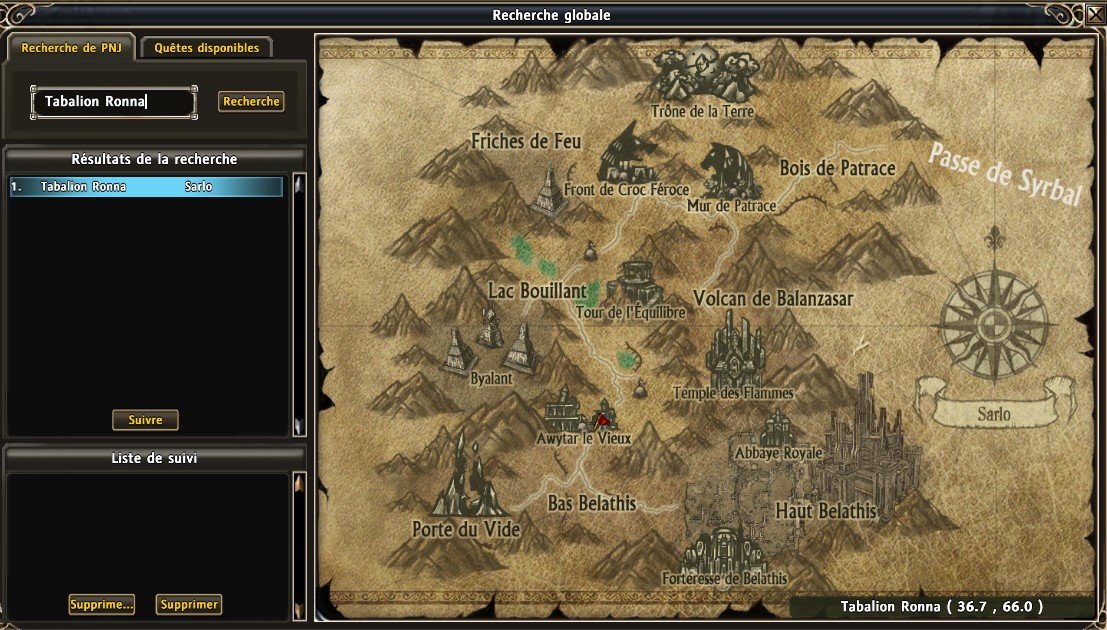Click the red flag marker on the map
The height and width of the screenshot is (630, 1107).
[604, 418]
